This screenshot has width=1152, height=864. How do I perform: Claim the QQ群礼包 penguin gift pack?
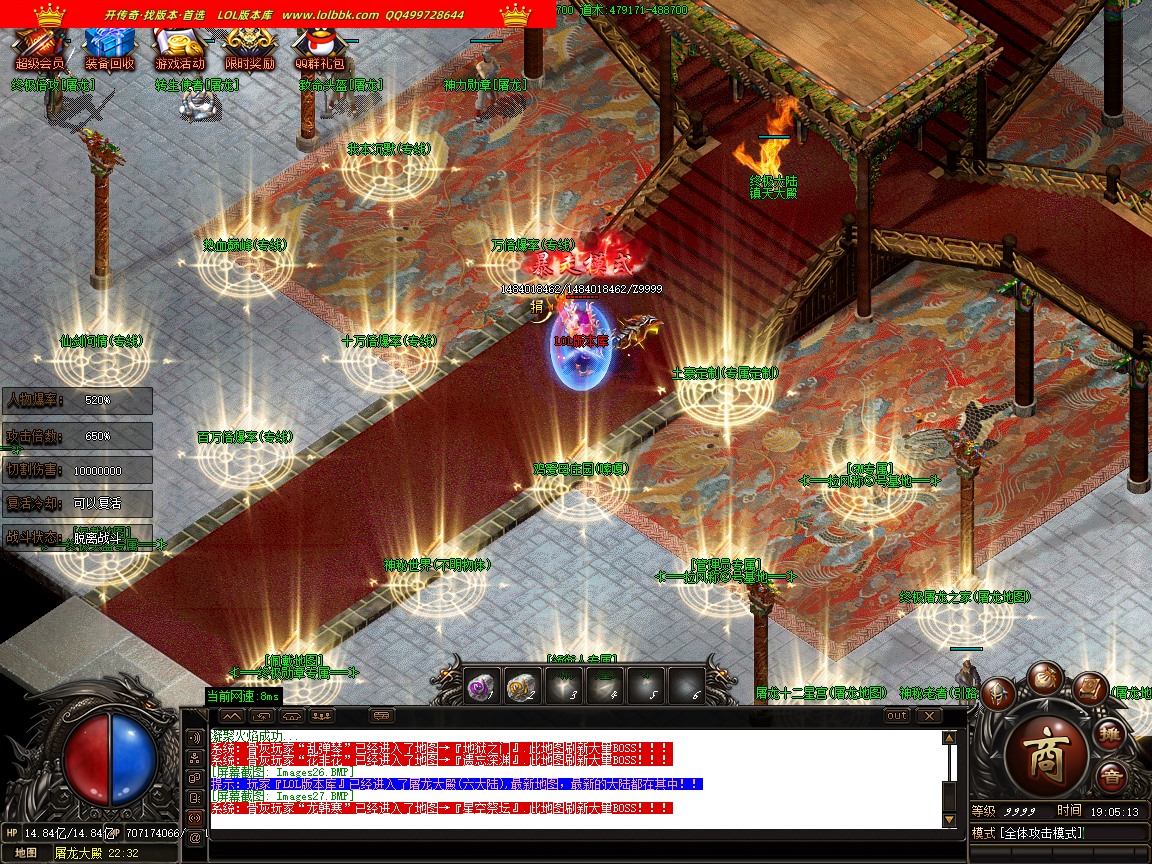click(x=319, y=45)
